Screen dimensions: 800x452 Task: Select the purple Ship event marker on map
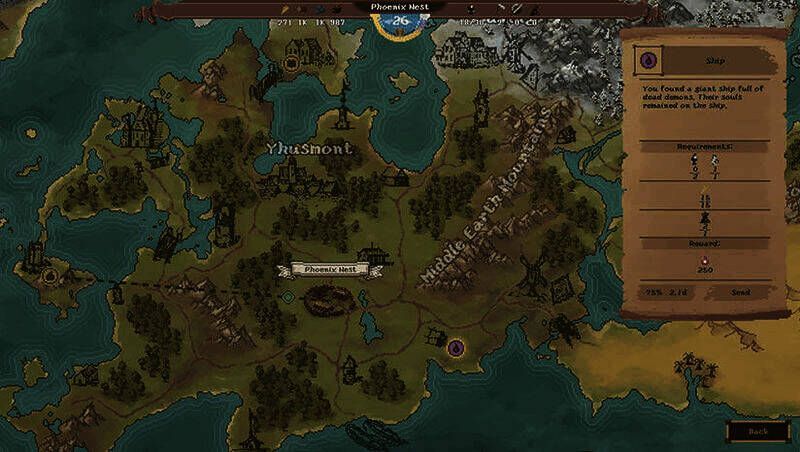pyautogui.click(x=456, y=348)
